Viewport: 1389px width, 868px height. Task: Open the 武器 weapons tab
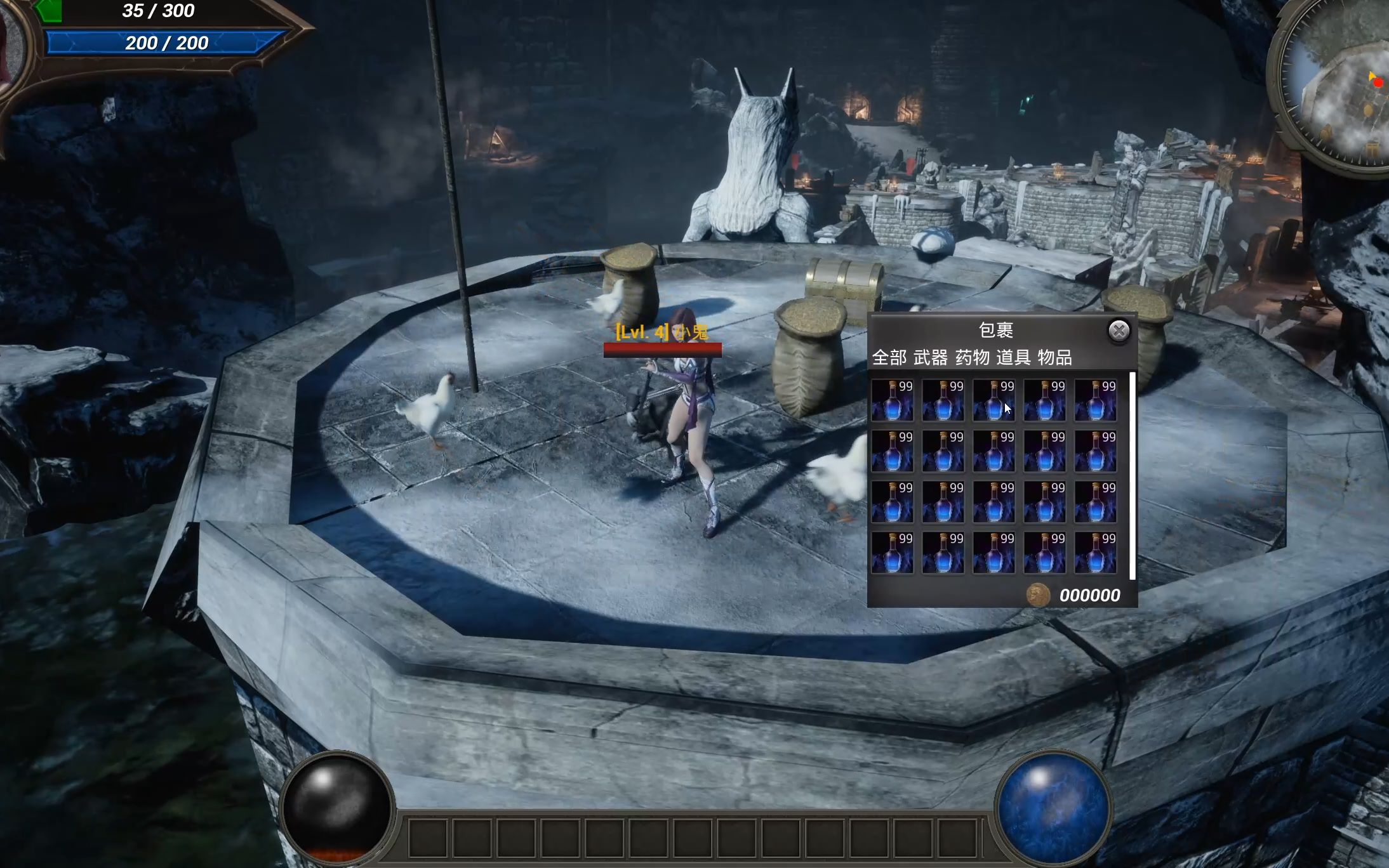click(x=930, y=358)
